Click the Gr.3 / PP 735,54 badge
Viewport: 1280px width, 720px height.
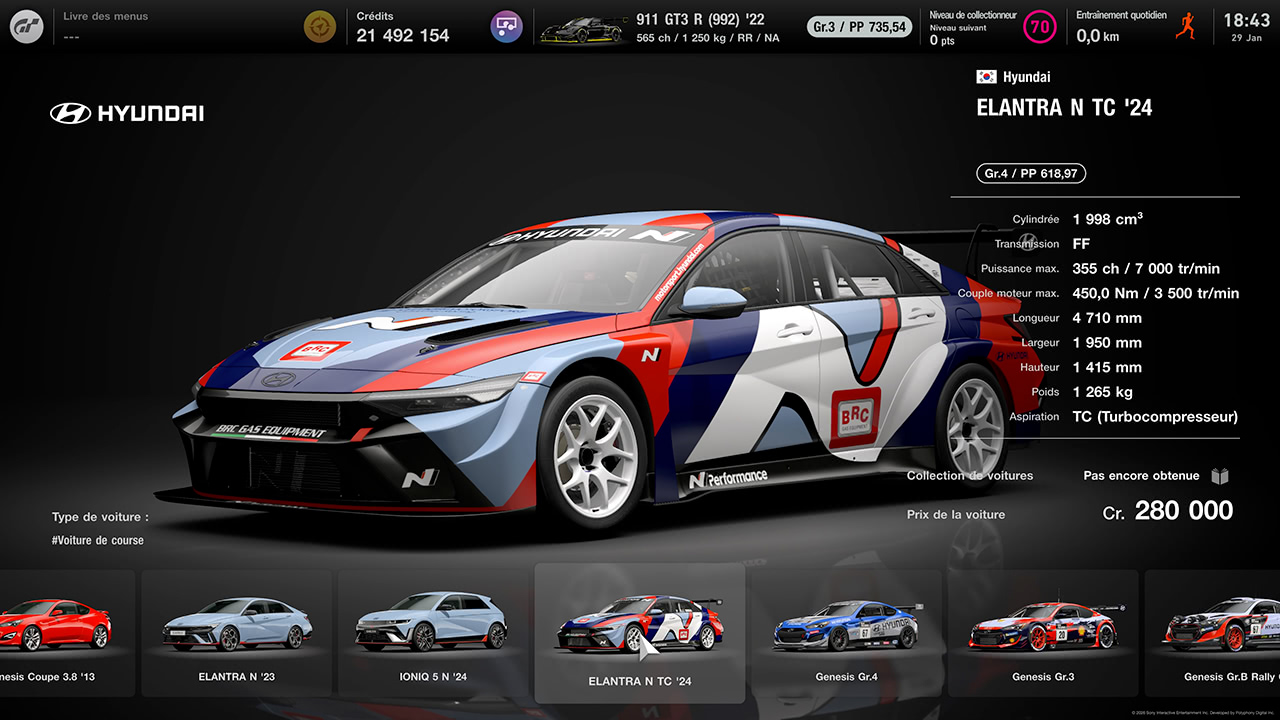[858, 27]
